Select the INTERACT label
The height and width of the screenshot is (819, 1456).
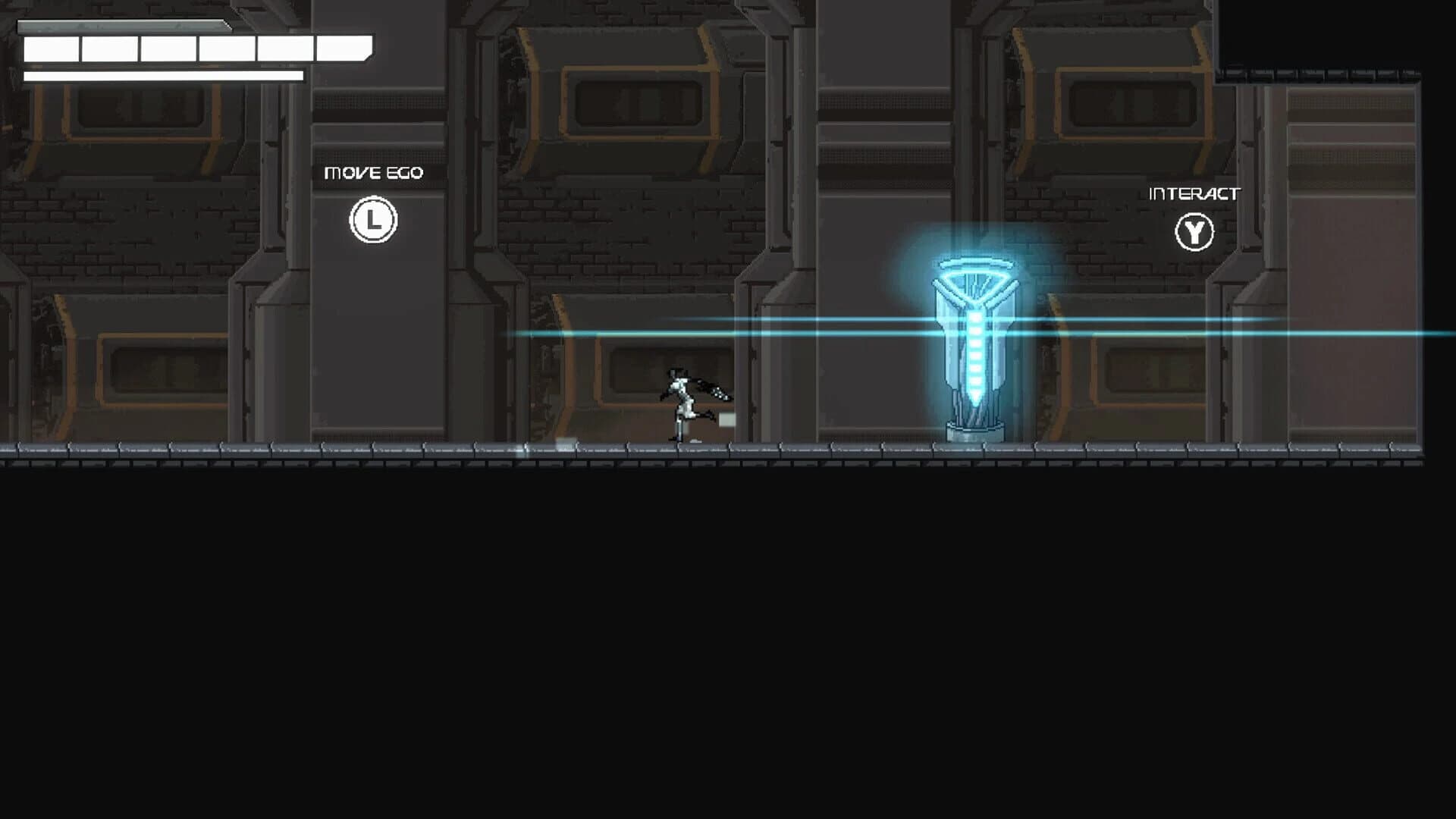[1194, 193]
